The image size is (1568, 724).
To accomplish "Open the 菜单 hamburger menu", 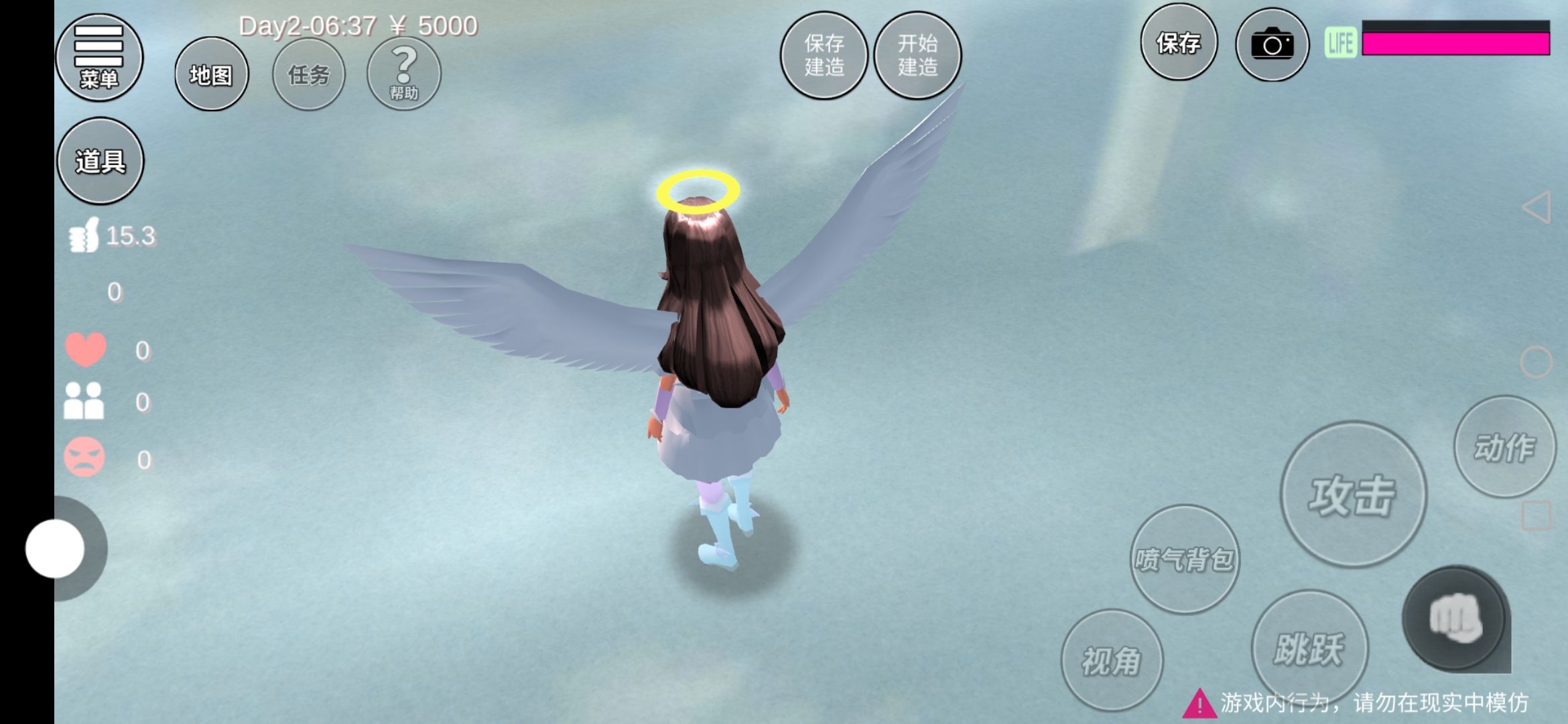I will (99, 57).
